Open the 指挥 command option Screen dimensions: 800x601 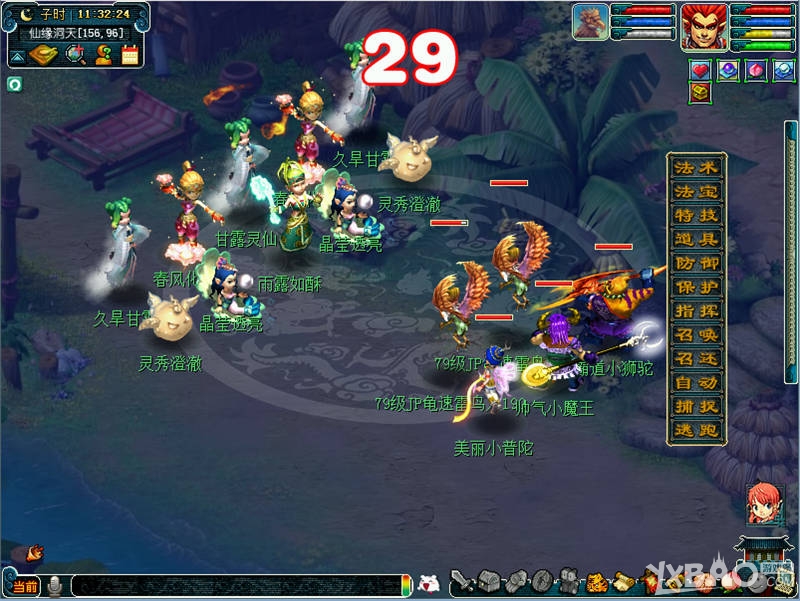(x=695, y=312)
